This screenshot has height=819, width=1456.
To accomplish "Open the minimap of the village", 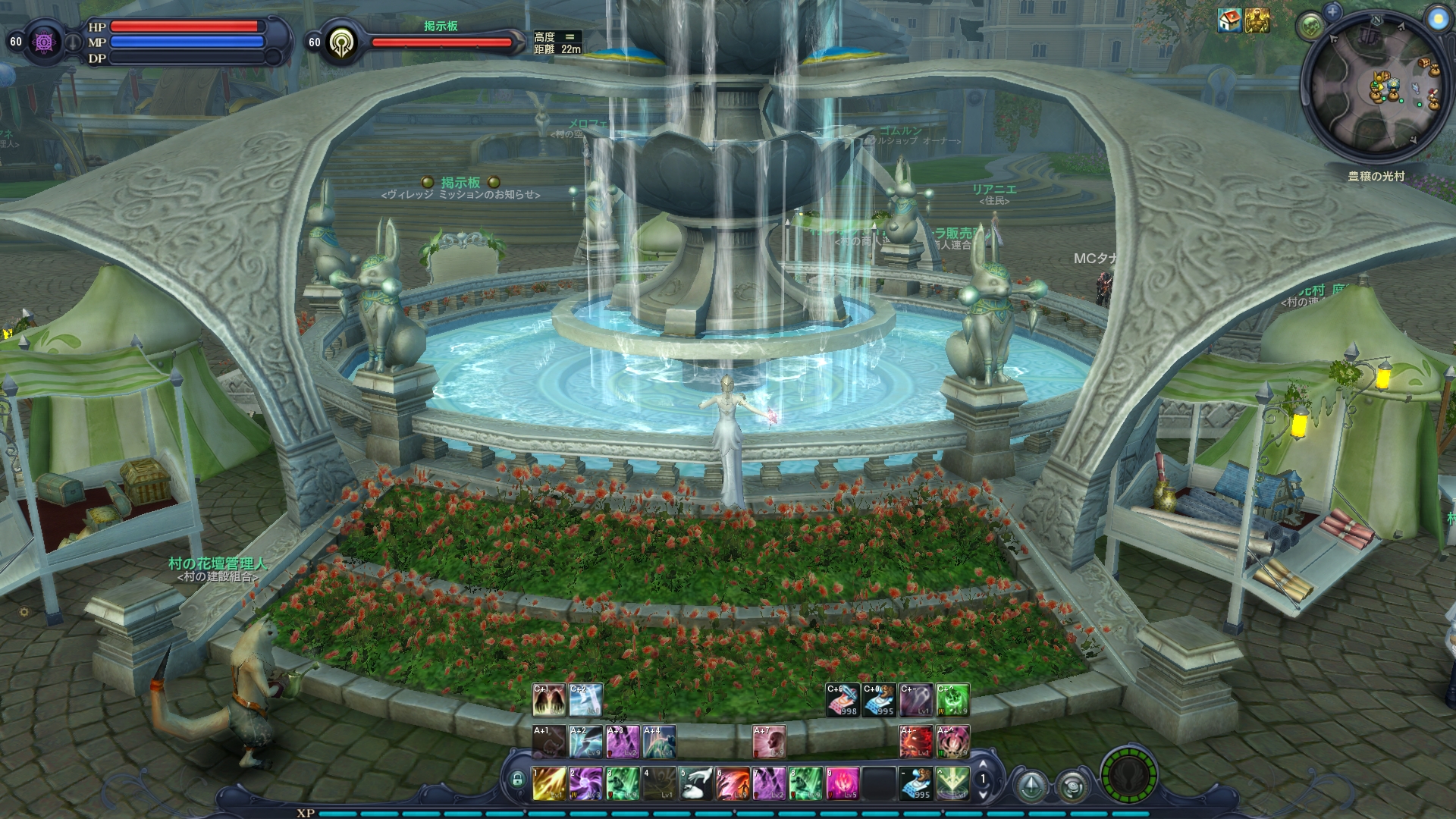I will point(1375,89).
